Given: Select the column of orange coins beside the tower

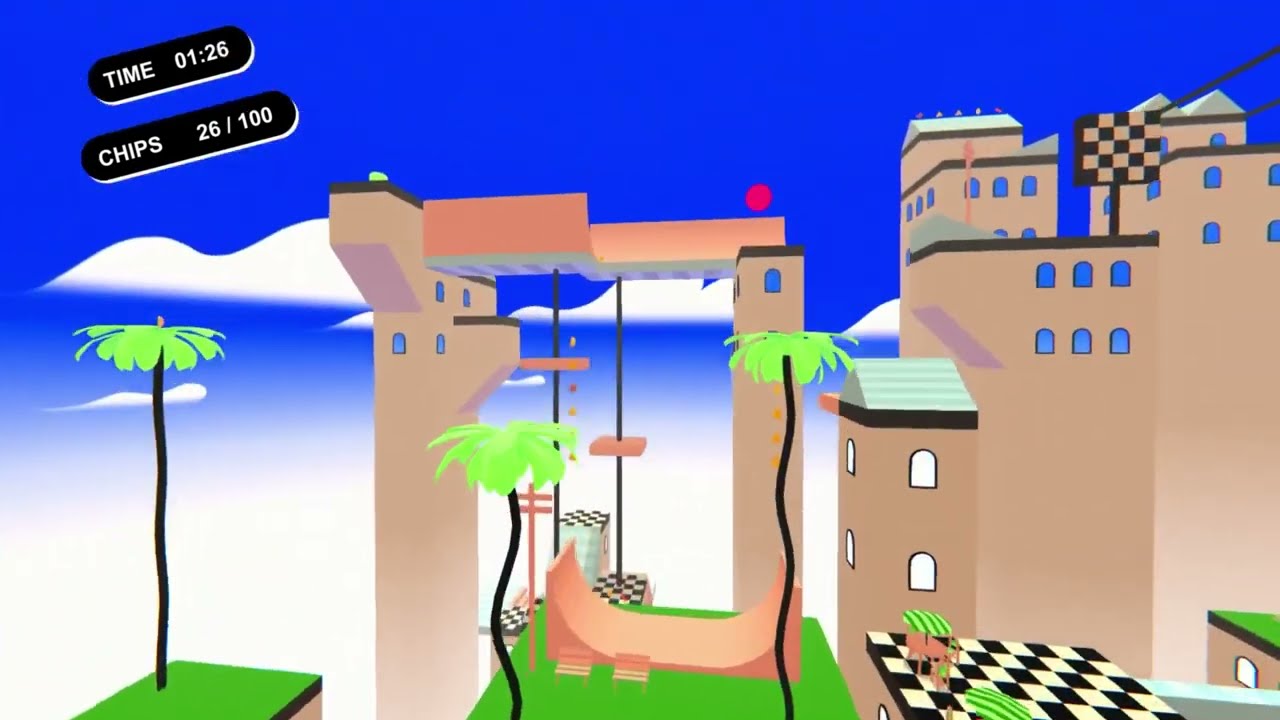Looking at the screenshot, I should tap(776, 425).
